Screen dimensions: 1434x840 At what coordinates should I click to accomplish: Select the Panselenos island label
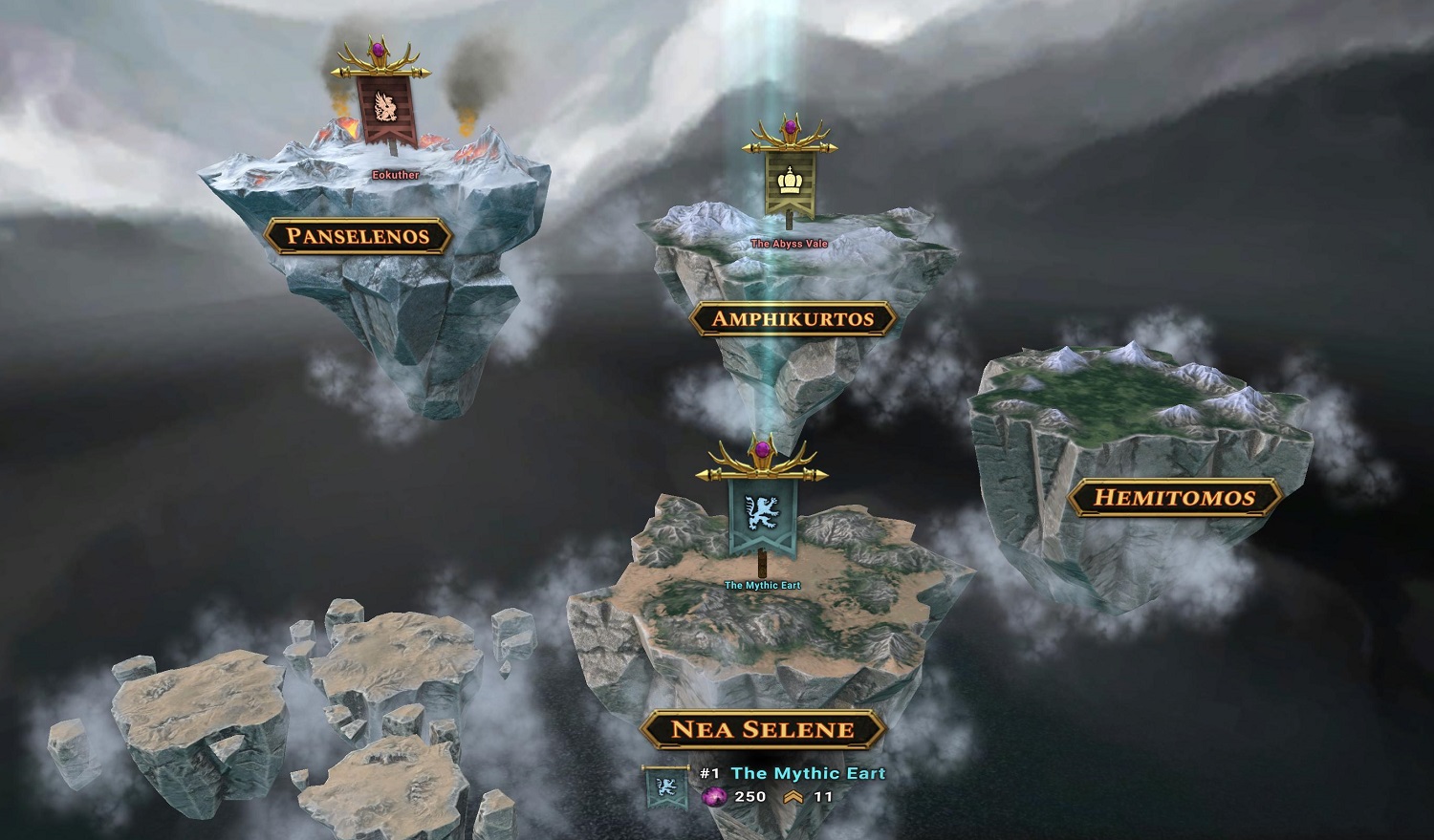(358, 236)
